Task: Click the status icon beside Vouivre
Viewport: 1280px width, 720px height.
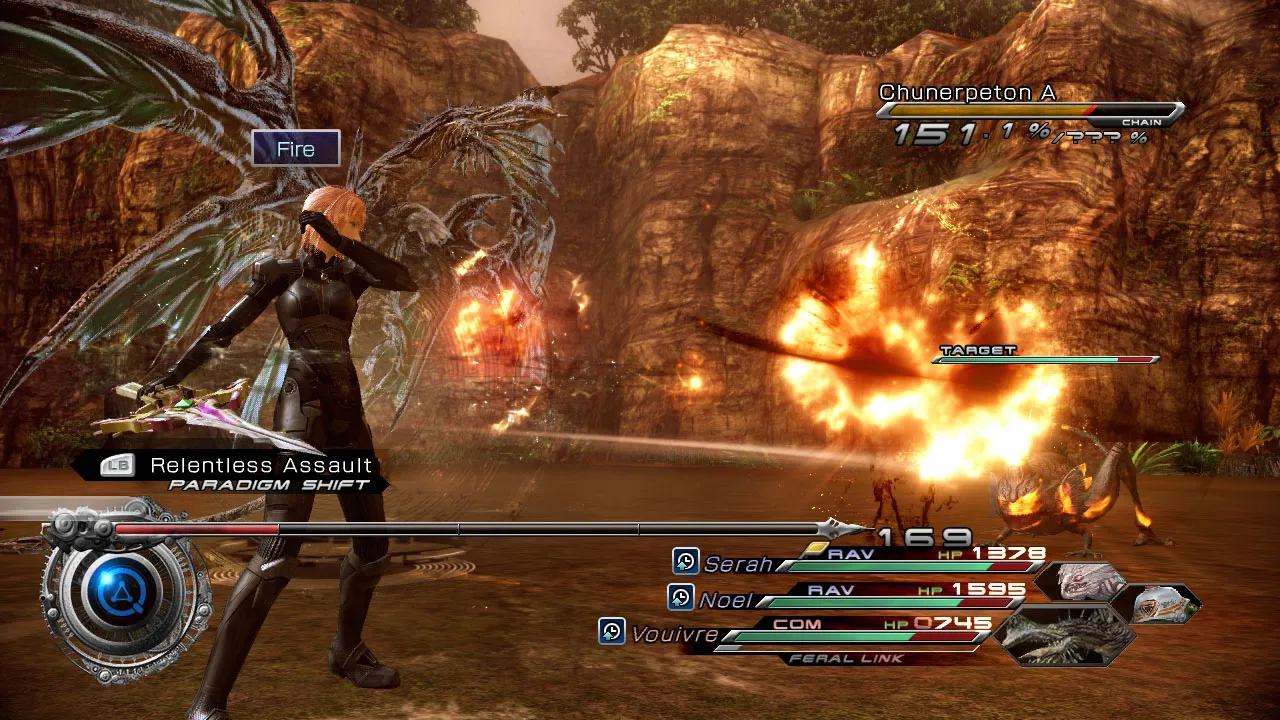Action: point(611,631)
